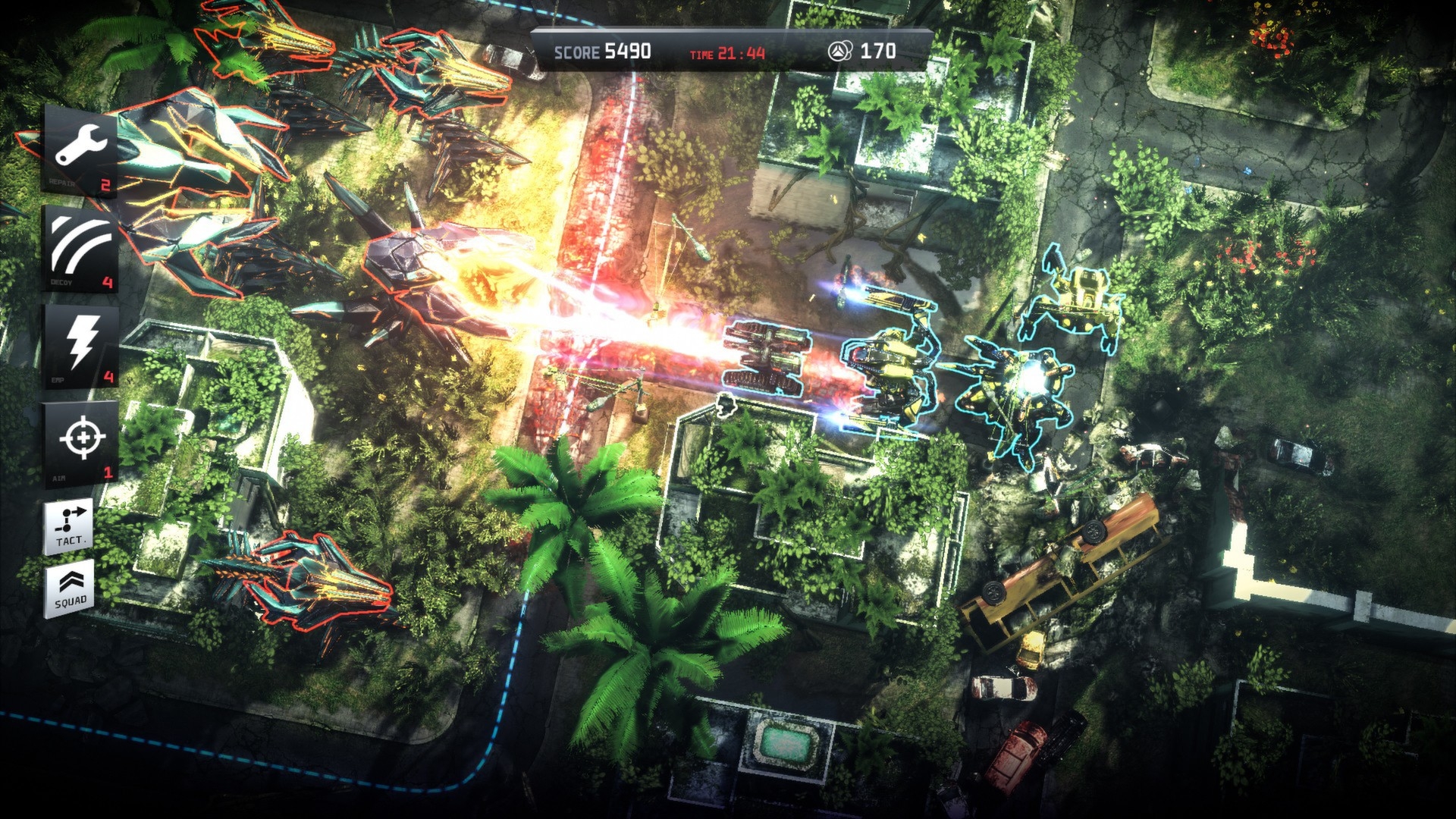Click the currency emblem beside 170
Image resolution: width=1456 pixels, height=819 pixels.
[x=836, y=49]
